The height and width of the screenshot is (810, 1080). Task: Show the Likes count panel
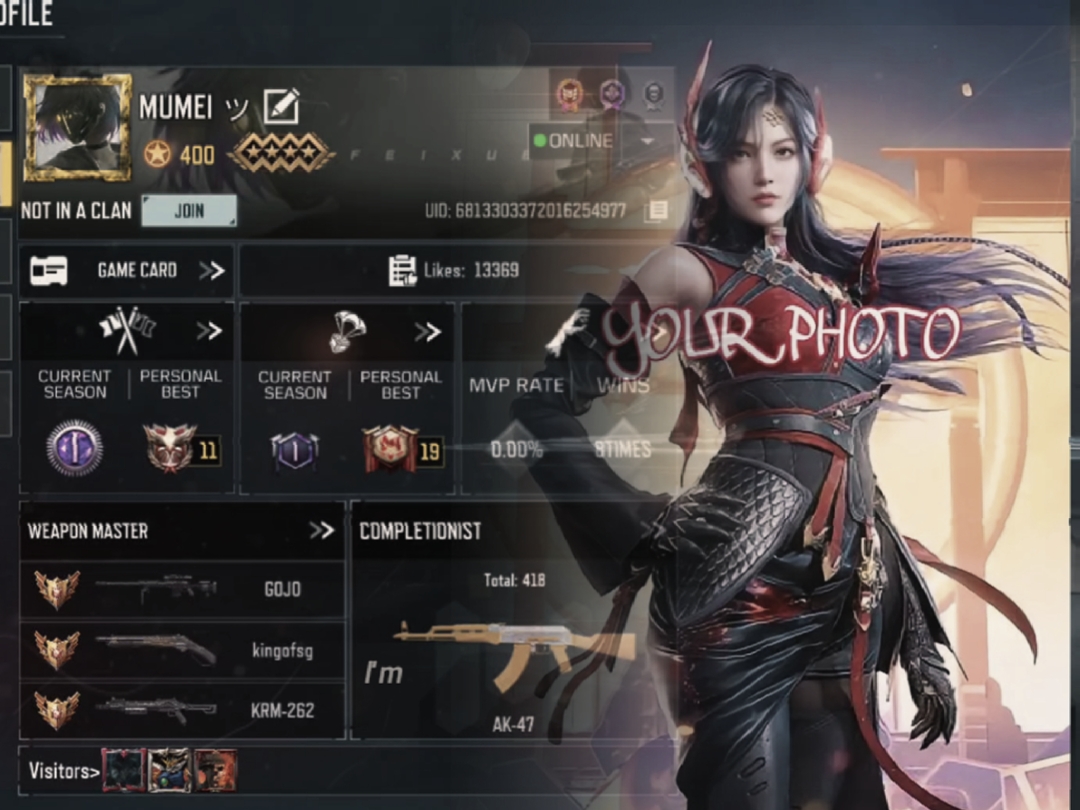pyautogui.click(x=453, y=270)
